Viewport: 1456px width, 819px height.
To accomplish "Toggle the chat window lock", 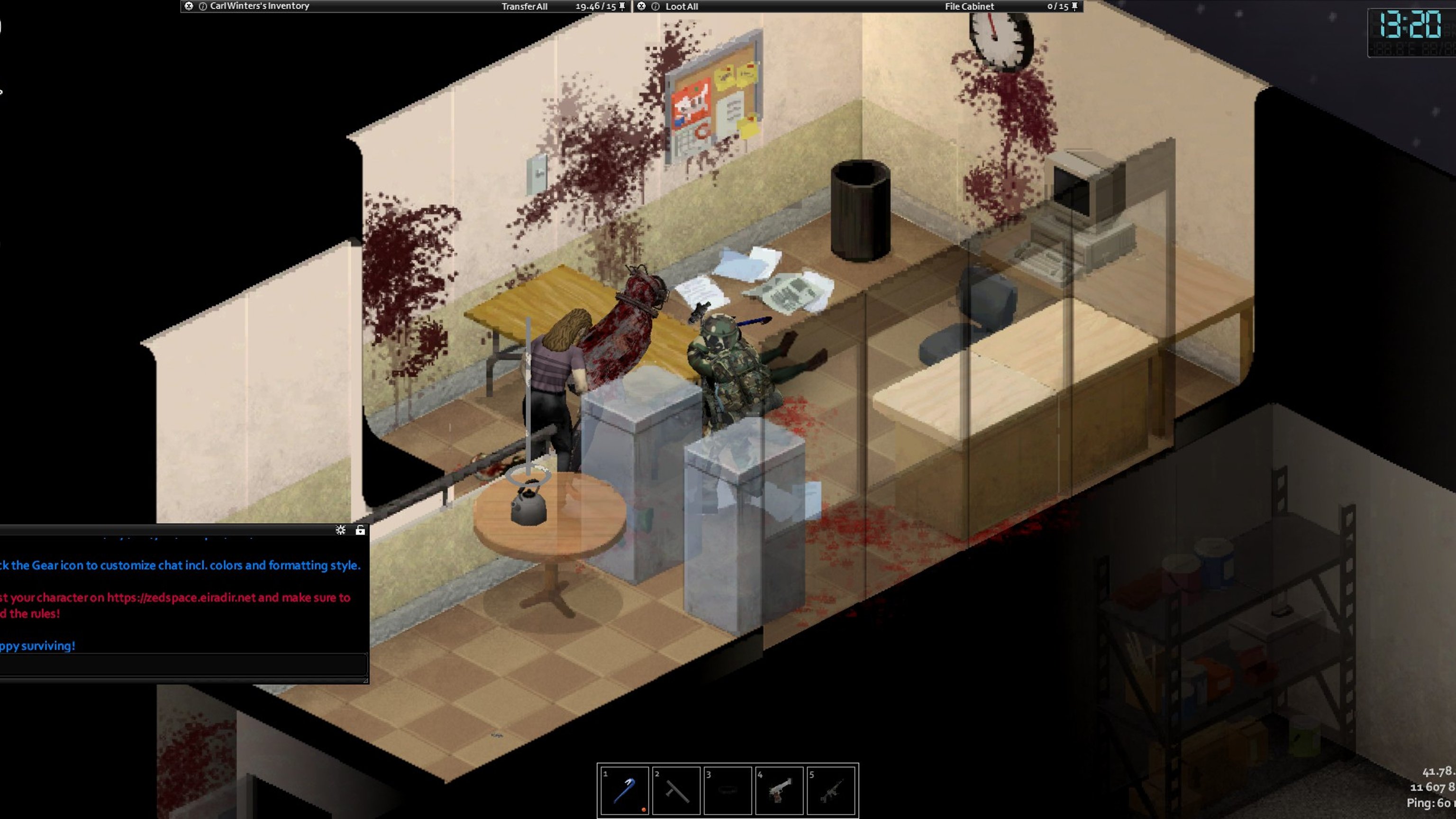I will click(x=360, y=529).
